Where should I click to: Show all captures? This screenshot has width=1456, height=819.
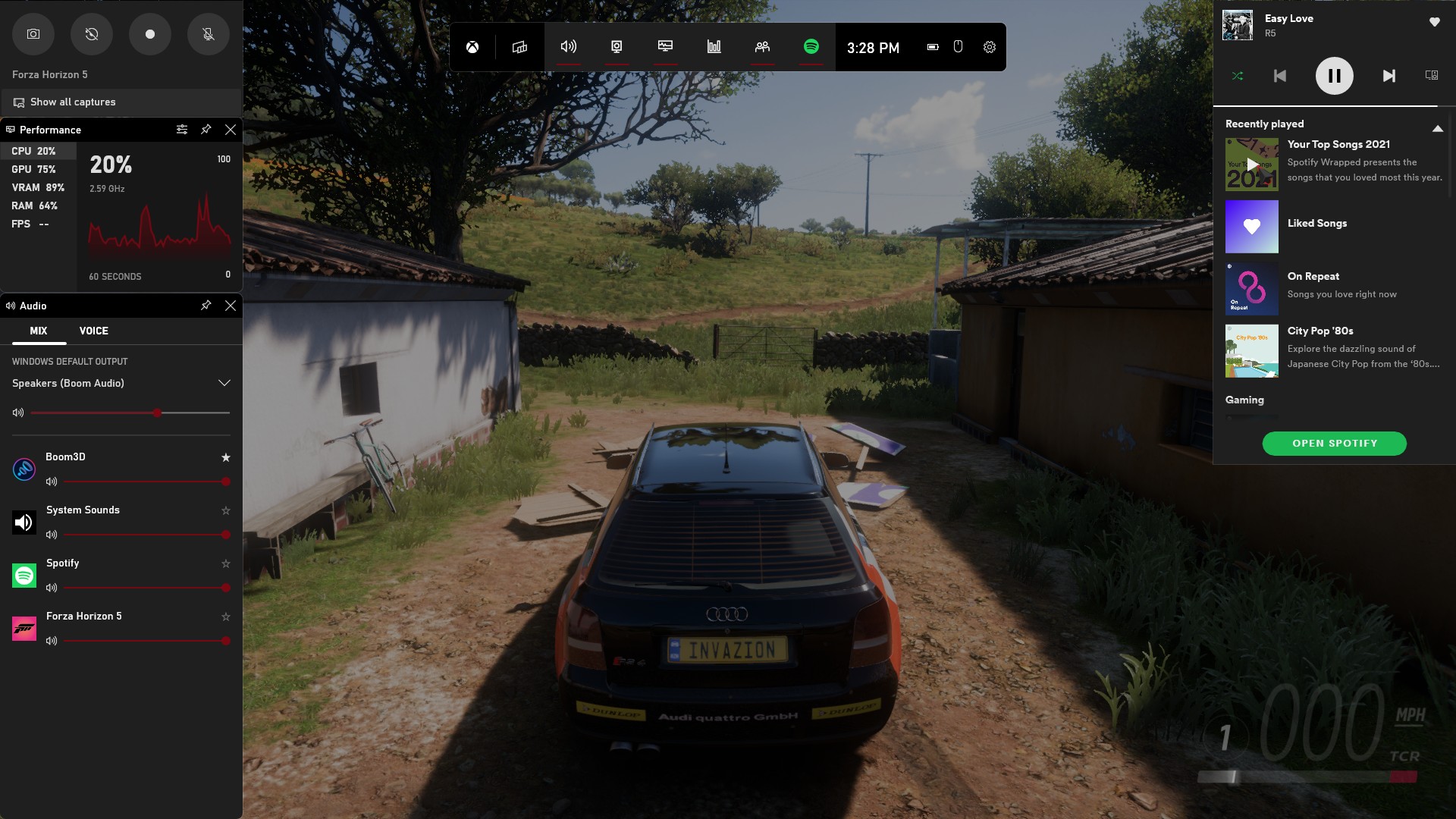coord(73,102)
